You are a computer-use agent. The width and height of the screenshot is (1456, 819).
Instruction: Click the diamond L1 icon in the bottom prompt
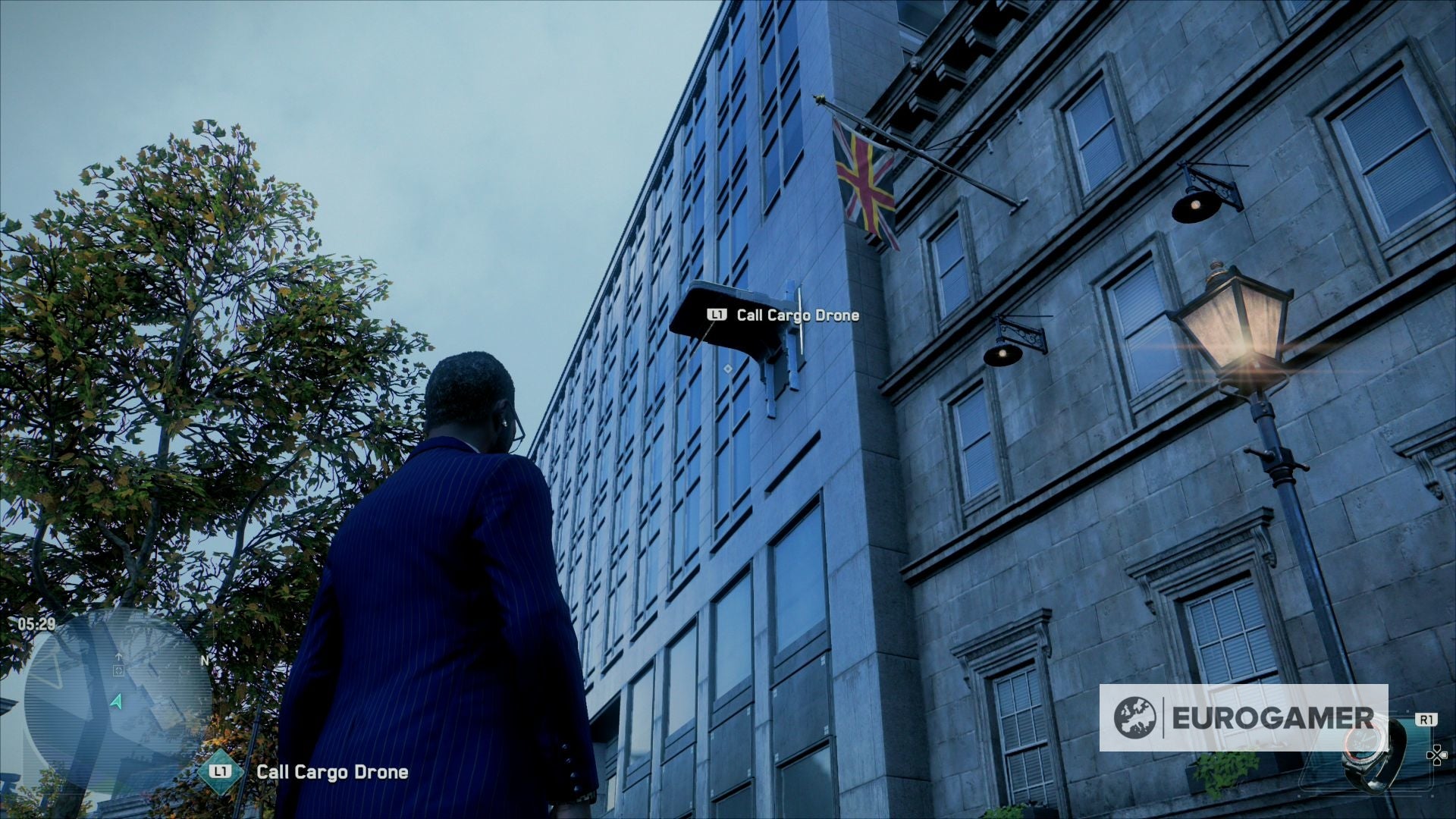coord(219,771)
